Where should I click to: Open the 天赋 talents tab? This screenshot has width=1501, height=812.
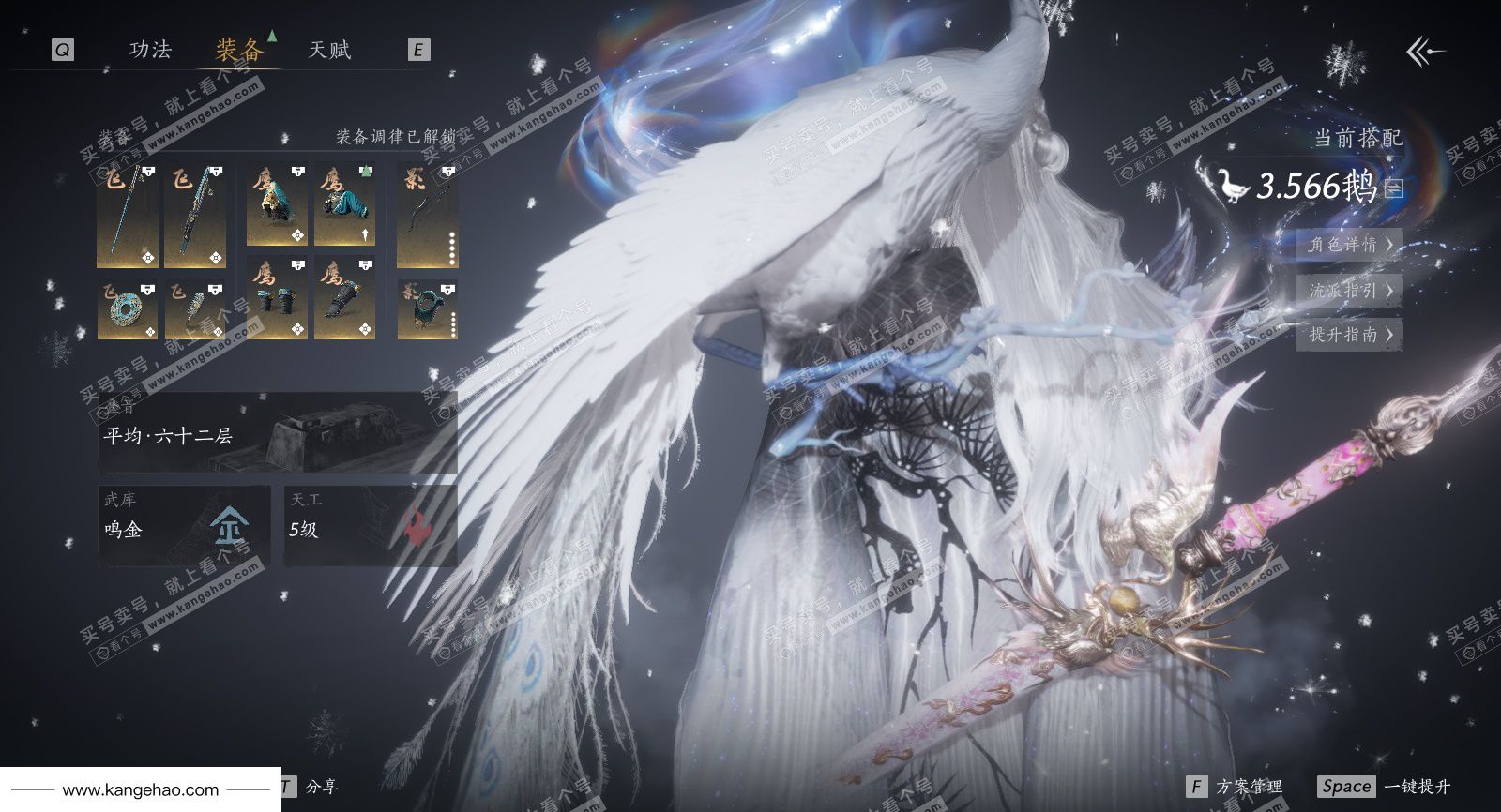[329, 50]
